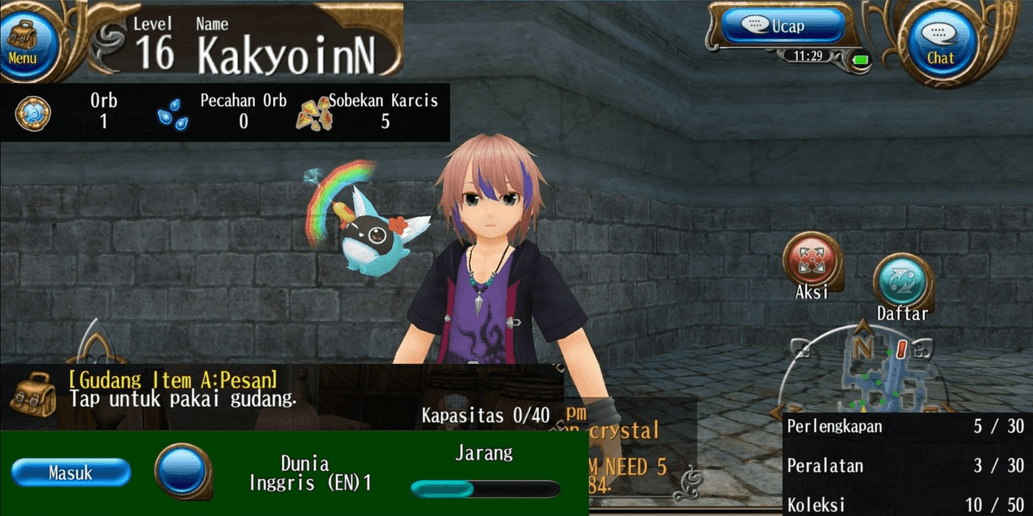Adjust the Jarang frequency slider
The width and height of the screenshot is (1033, 516).
(x=485, y=489)
